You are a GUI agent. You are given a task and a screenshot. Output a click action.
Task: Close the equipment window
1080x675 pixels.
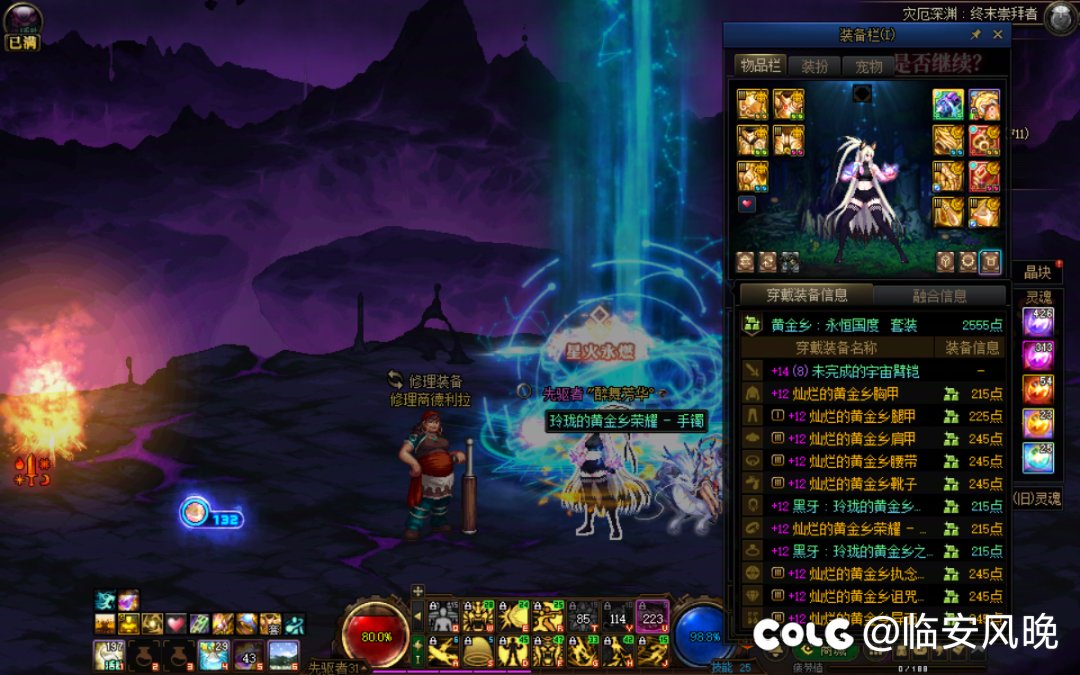(997, 34)
